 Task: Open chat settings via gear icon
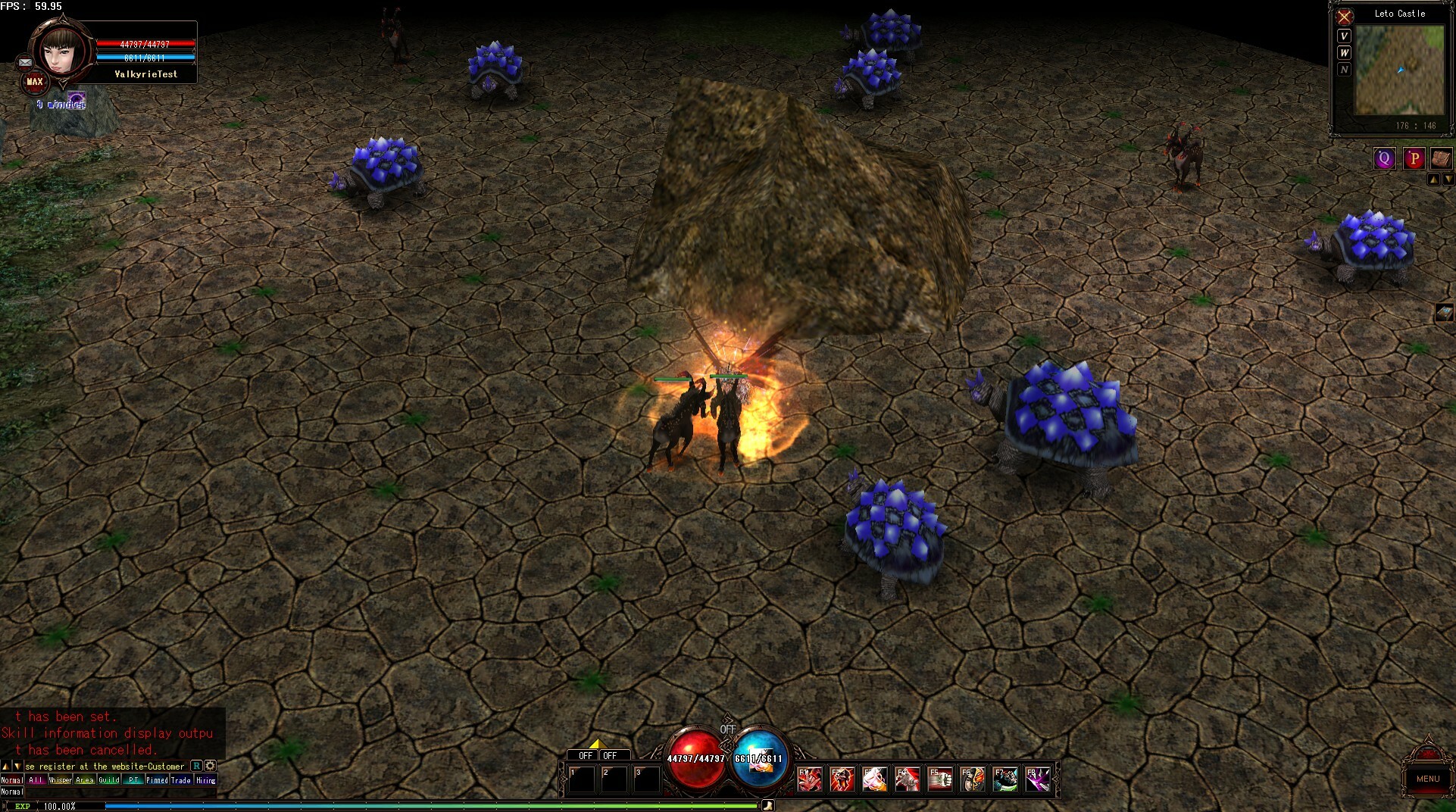[x=210, y=766]
